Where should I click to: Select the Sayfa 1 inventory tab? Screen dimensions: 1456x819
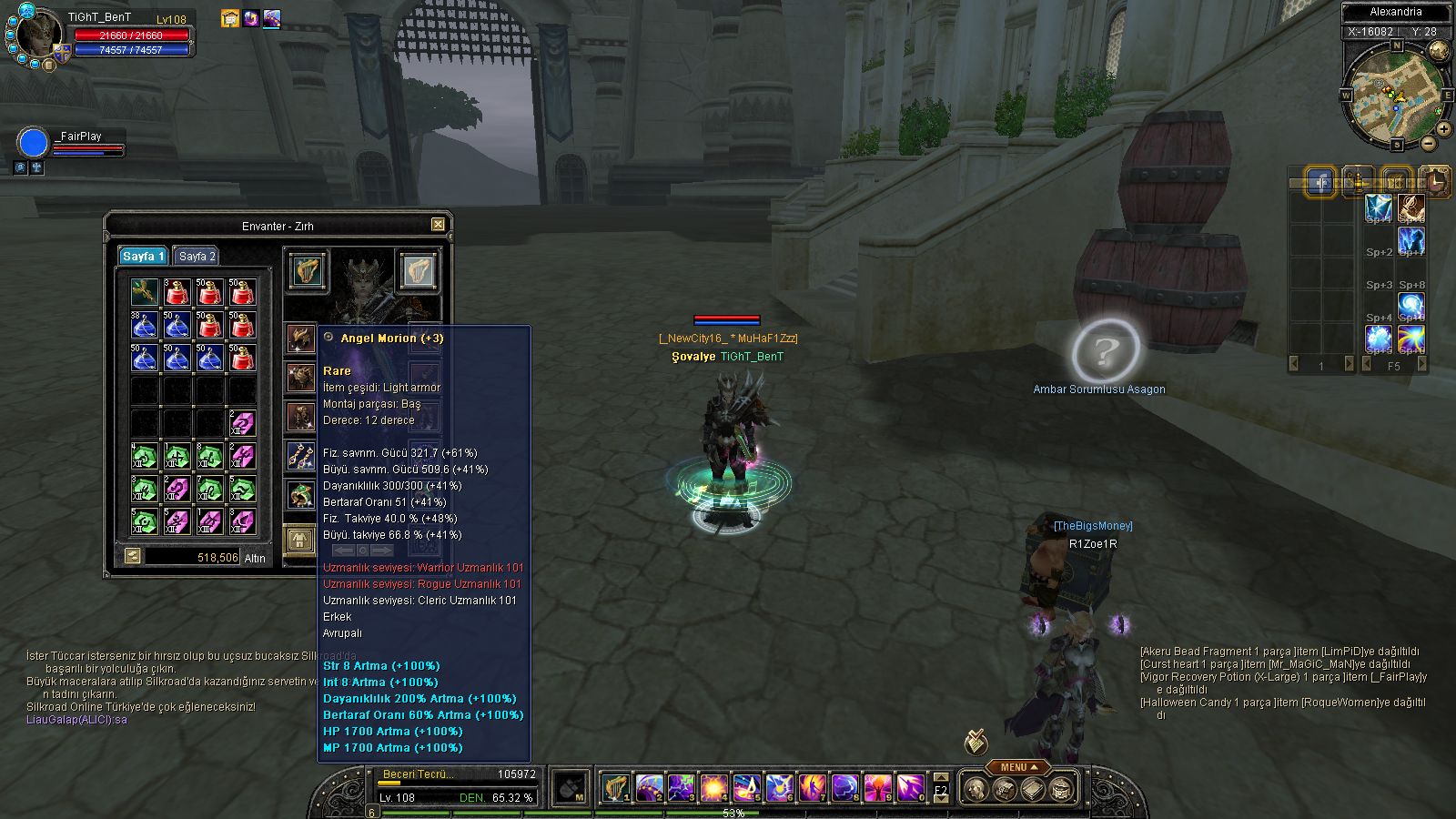point(143,257)
